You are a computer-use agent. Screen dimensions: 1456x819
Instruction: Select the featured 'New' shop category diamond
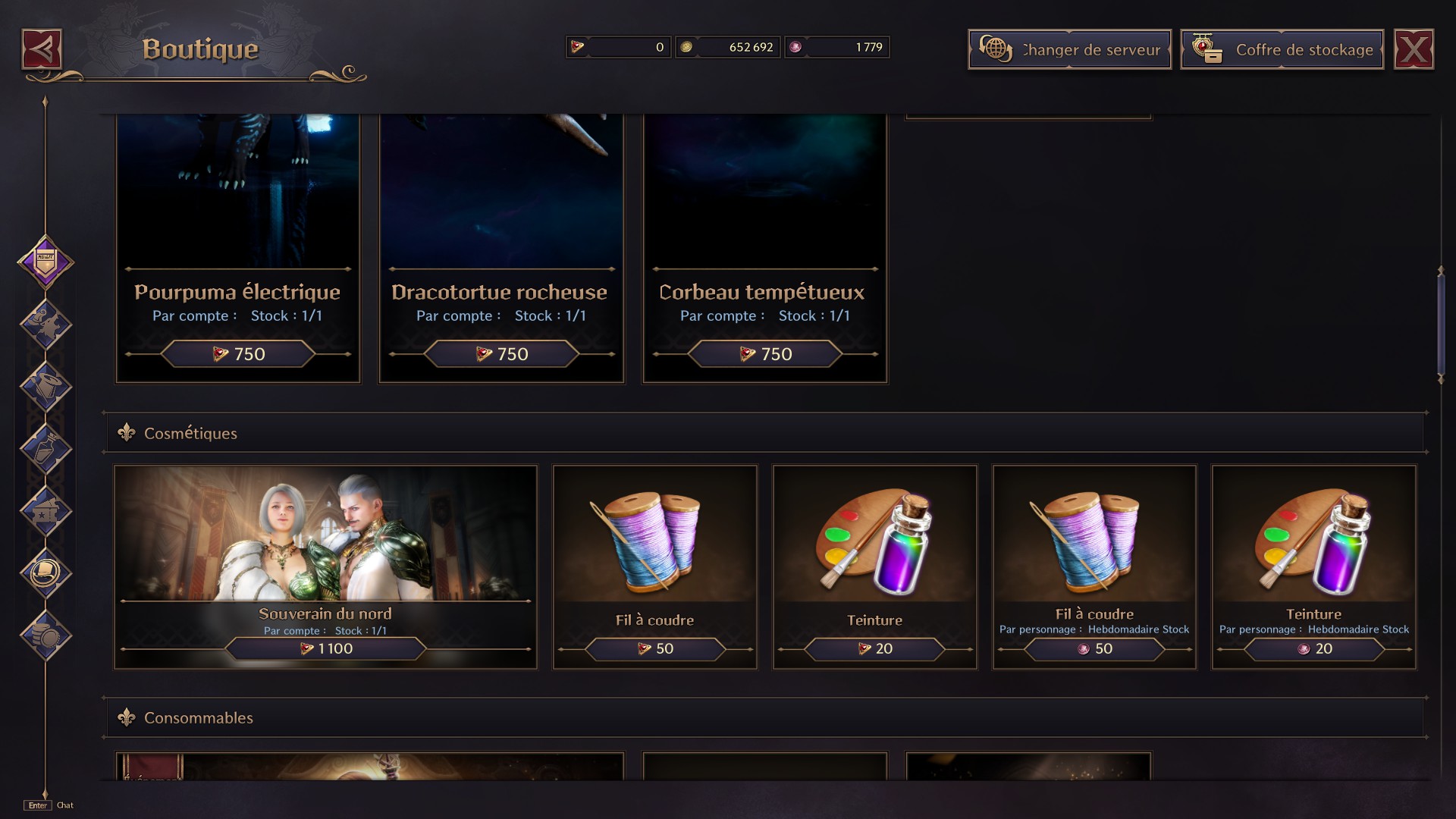(47, 265)
